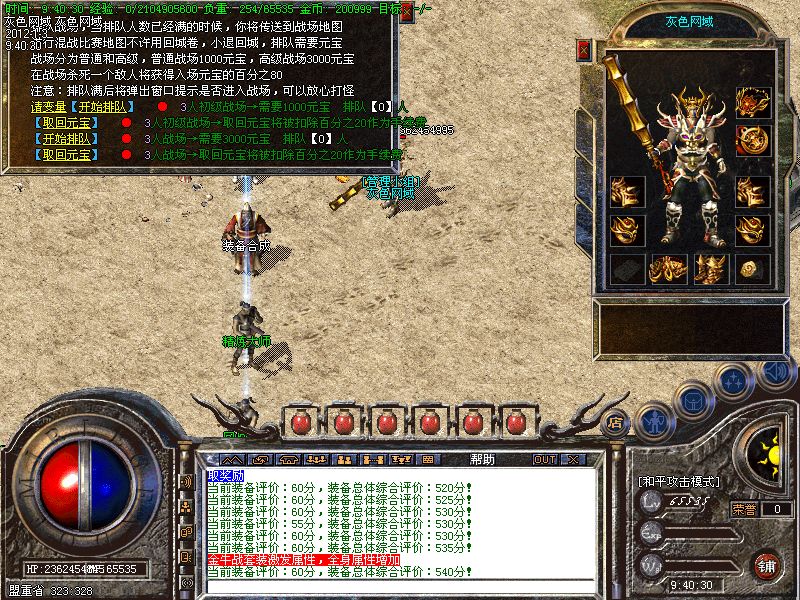Screen dimensions: 800x600
Task: Select the equipped golden helmet slot
Action: click(751, 101)
